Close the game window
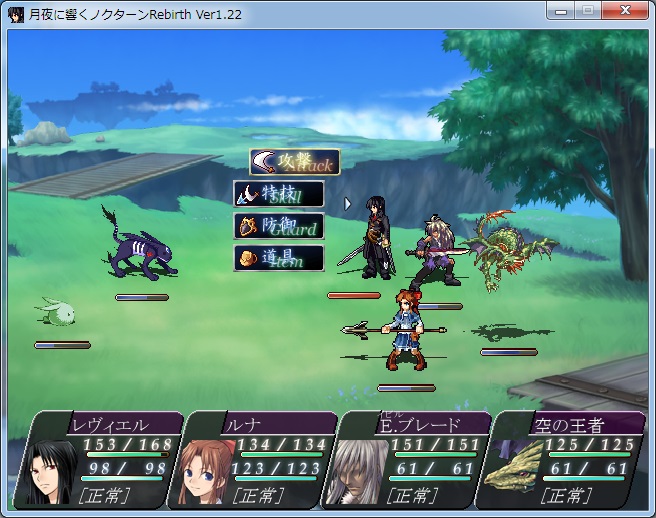The width and height of the screenshot is (656, 518). pyautogui.click(x=628, y=12)
